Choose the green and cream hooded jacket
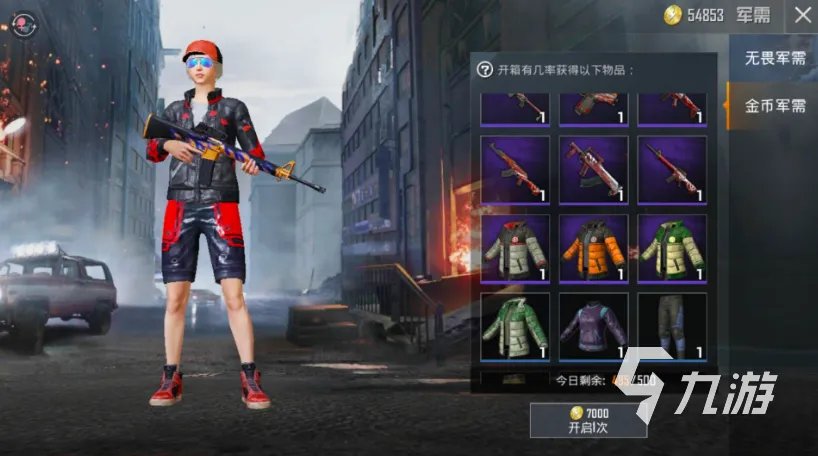Viewport: 818px width, 456px height. pyautogui.click(x=672, y=248)
